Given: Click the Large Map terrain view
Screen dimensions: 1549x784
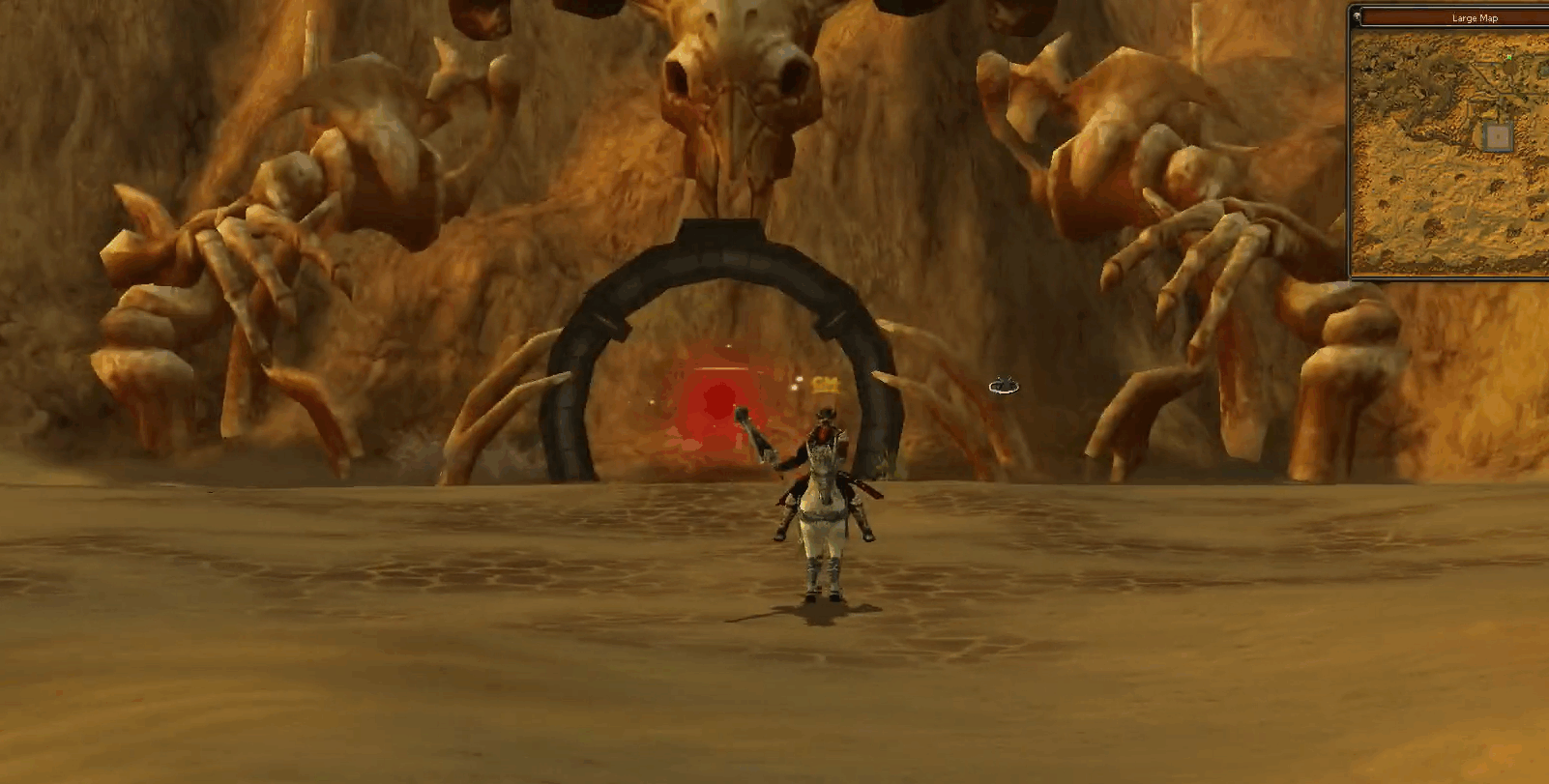Looking at the screenshot, I should click(x=1431, y=193).
